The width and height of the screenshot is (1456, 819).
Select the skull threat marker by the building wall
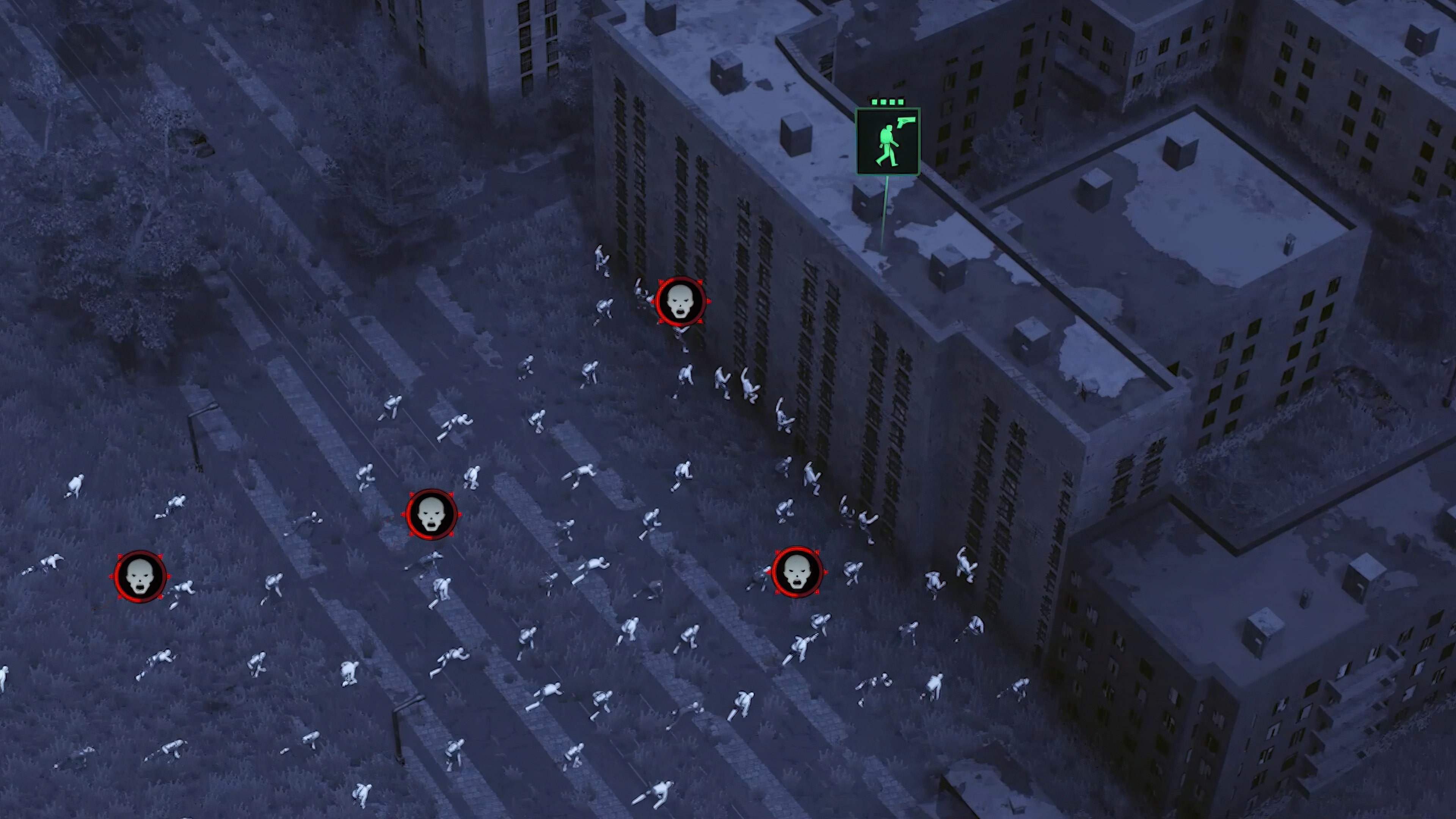(x=681, y=302)
